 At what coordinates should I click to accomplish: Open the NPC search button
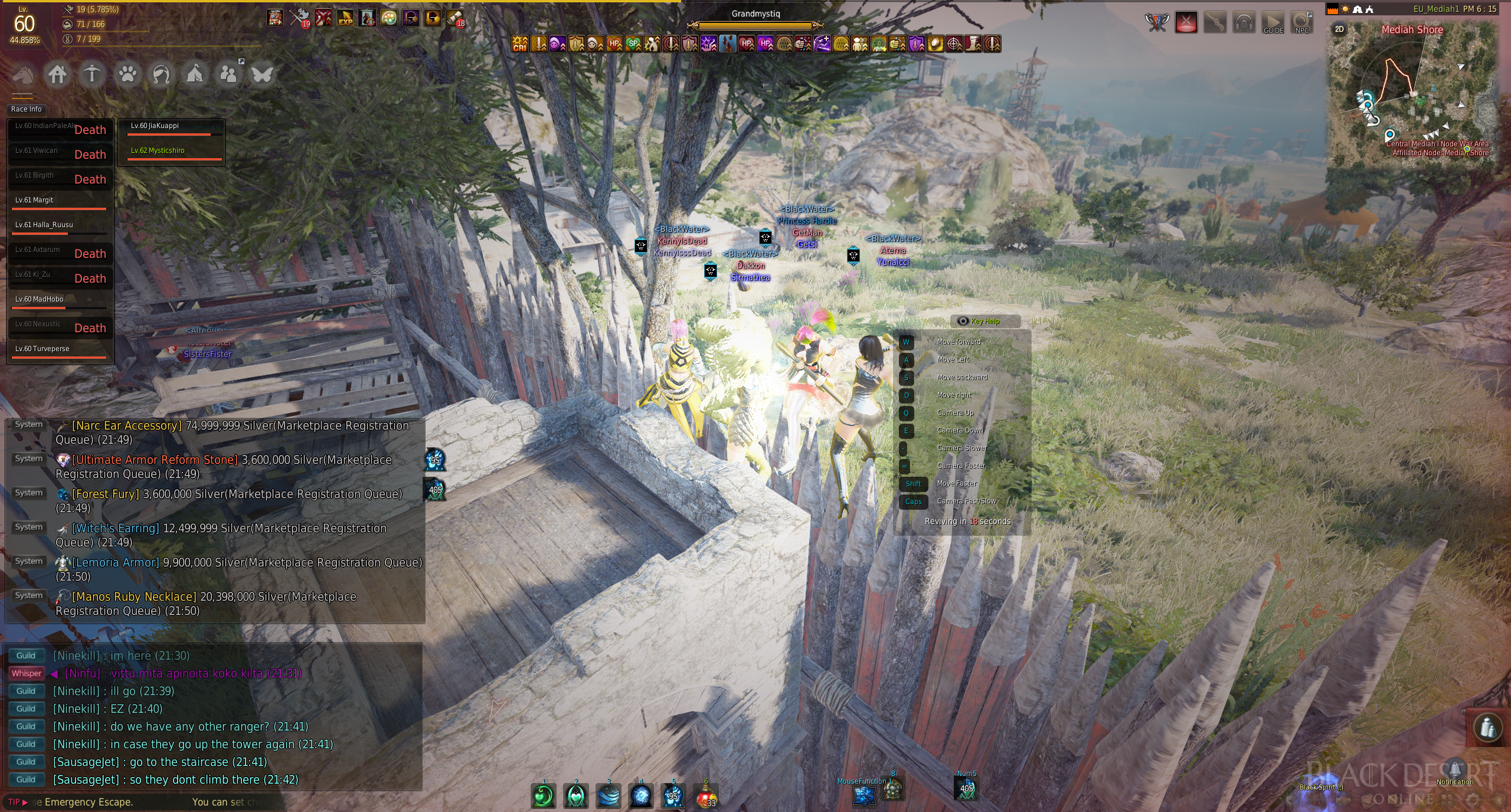click(x=1301, y=24)
